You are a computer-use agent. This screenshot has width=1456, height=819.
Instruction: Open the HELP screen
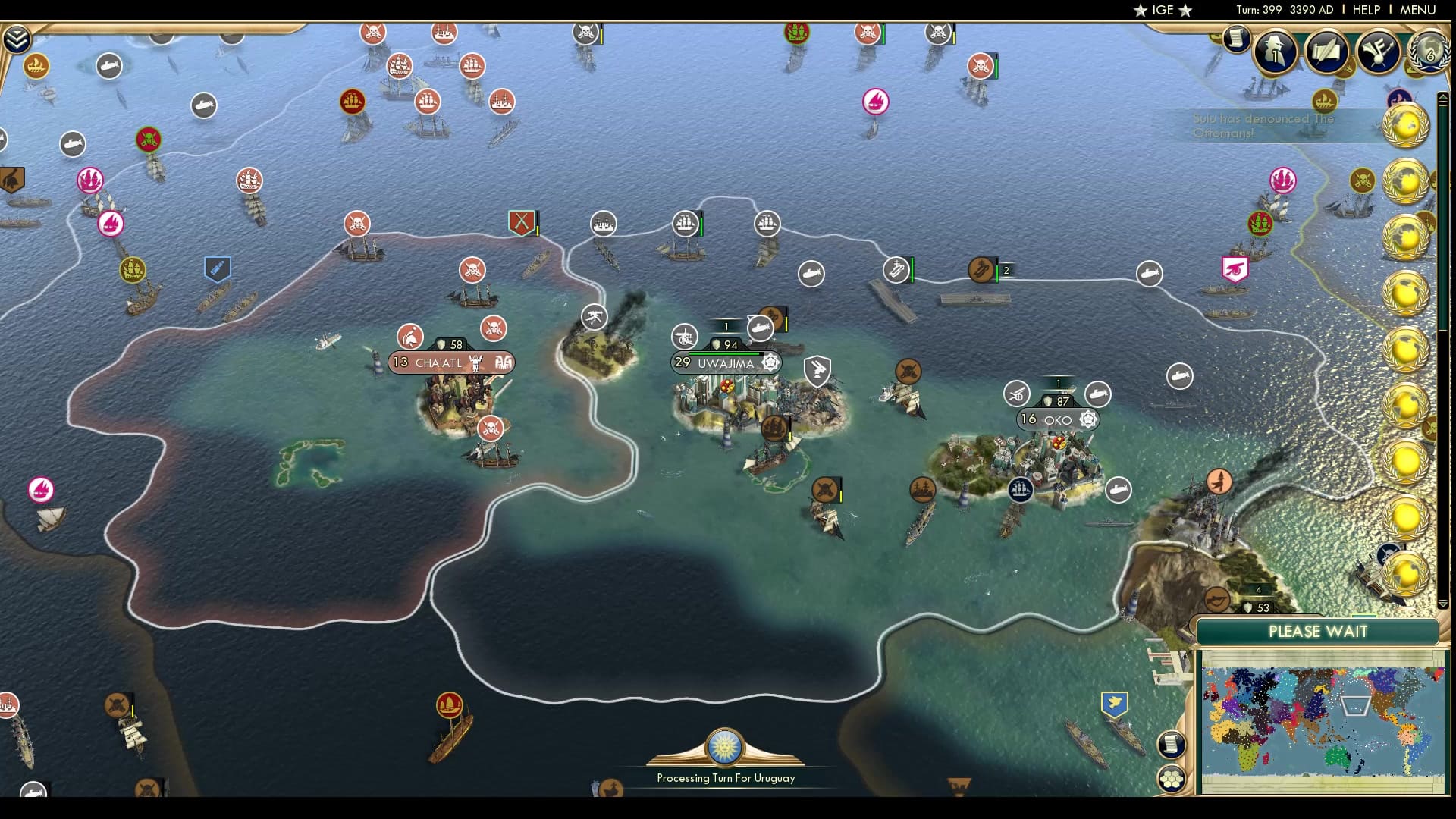point(1365,10)
